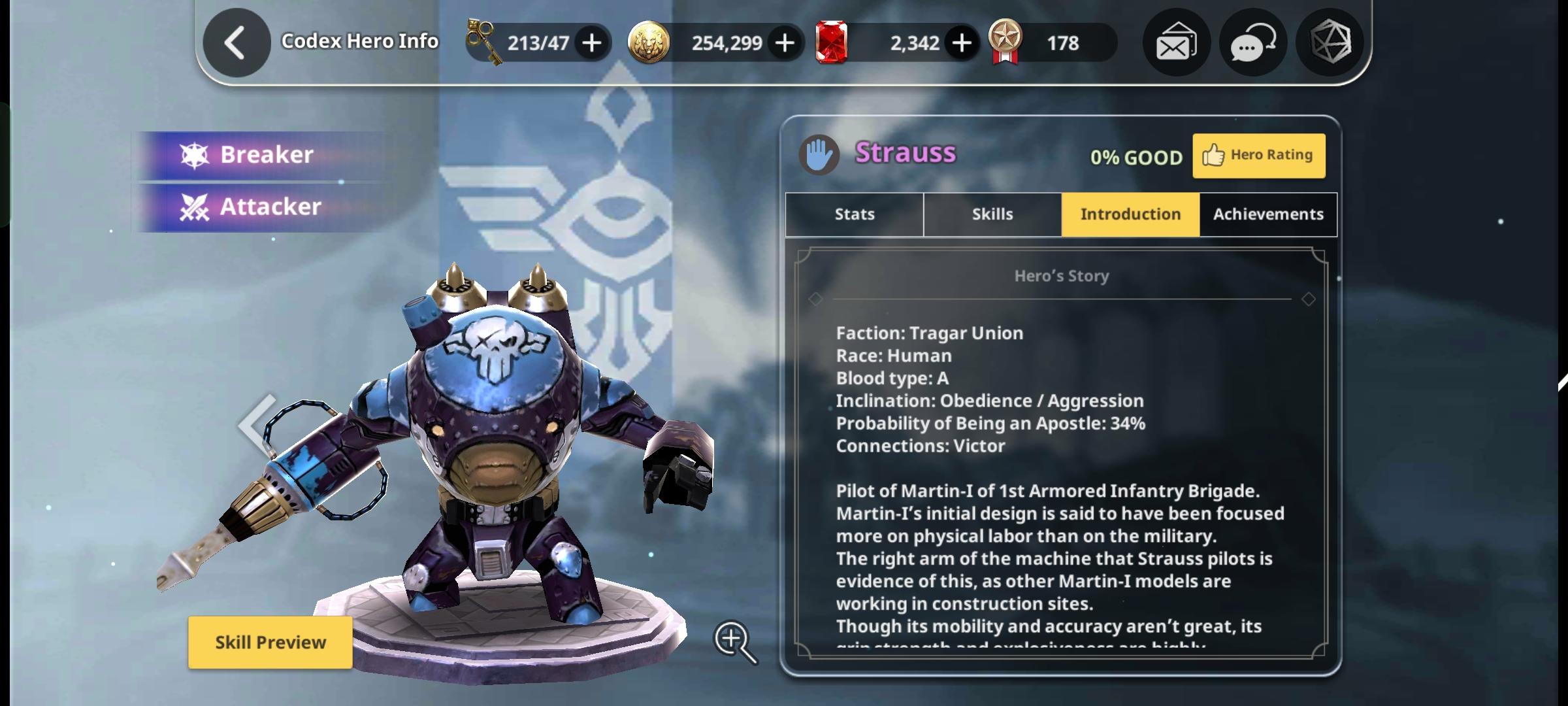This screenshot has width=1568, height=706.
Task: Open the chat speech bubble icon
Action: [x=1252, y=43]
